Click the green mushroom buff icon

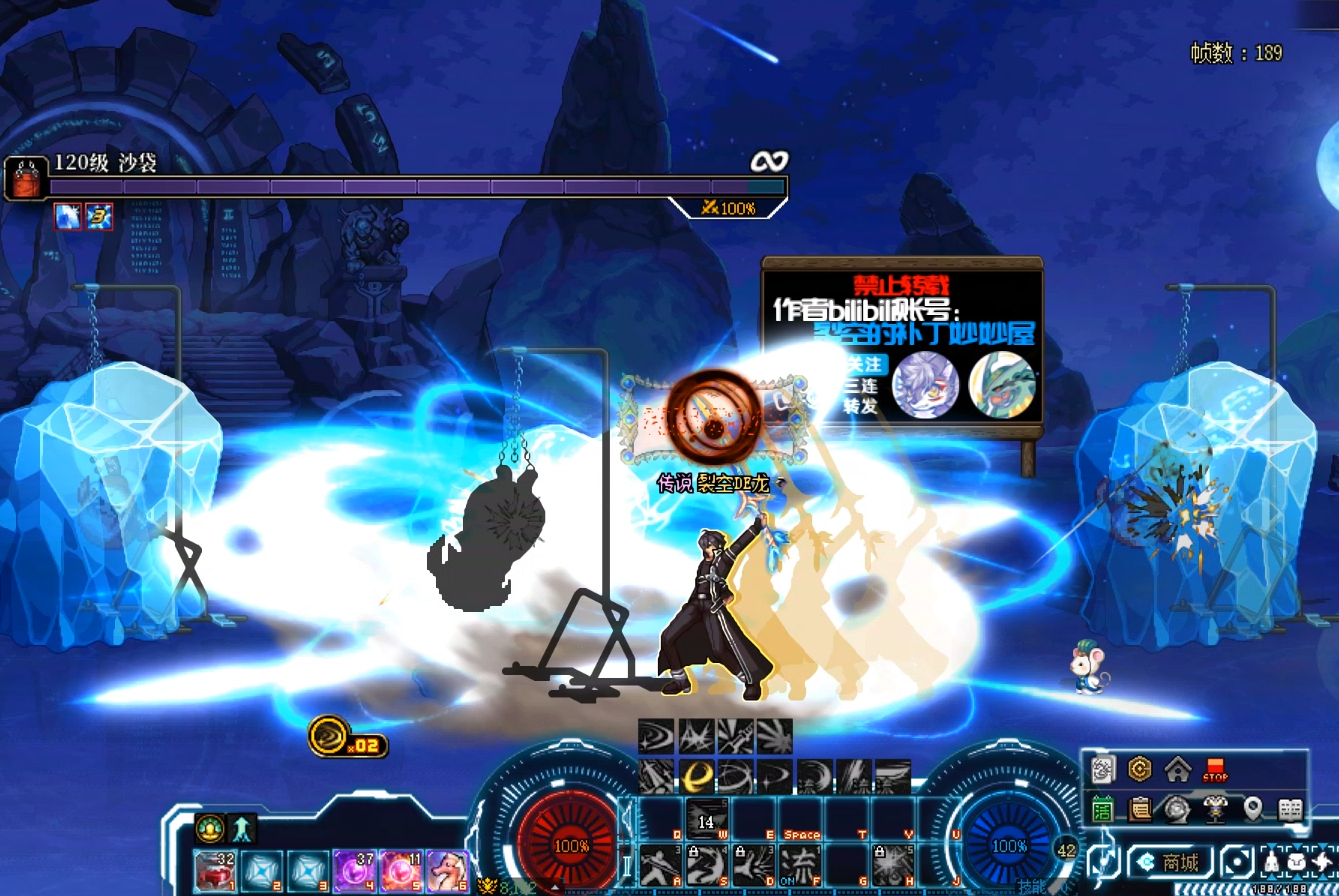[x=210, y=828]
